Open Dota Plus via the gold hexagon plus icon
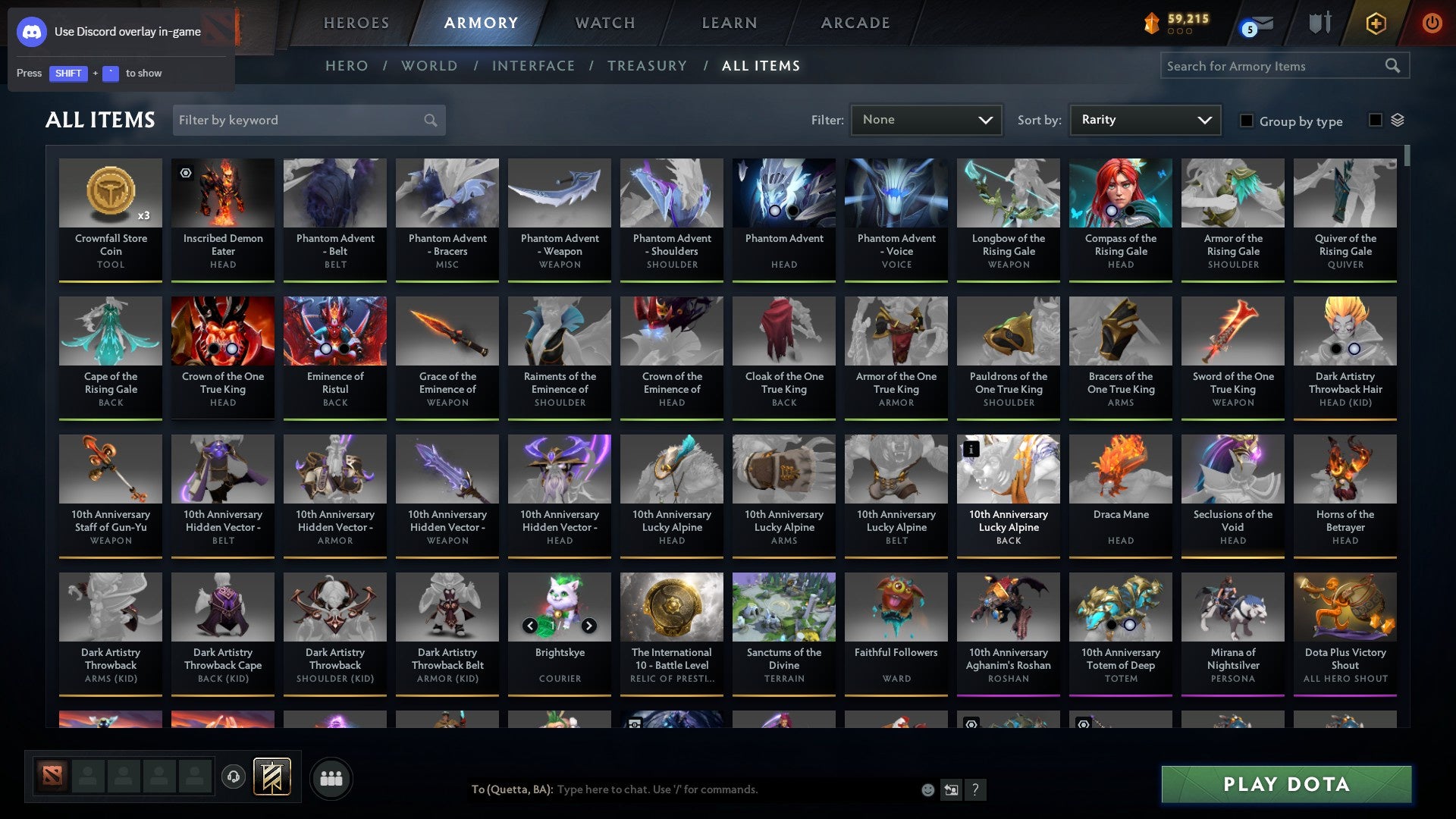Viewport: 1456px width, 819px height. (1376, 23)
